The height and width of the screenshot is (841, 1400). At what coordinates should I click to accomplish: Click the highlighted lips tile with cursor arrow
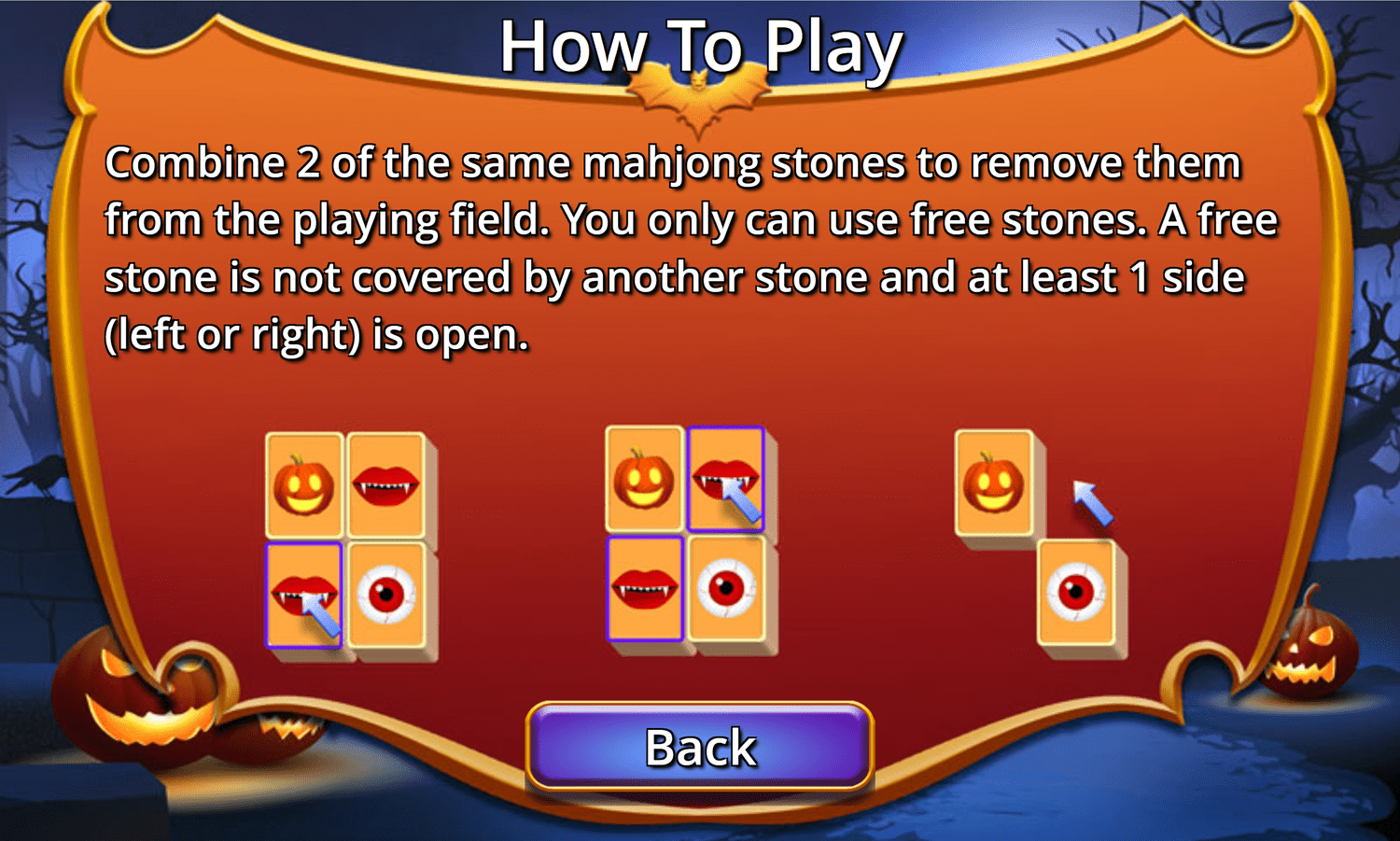point(305,593)
